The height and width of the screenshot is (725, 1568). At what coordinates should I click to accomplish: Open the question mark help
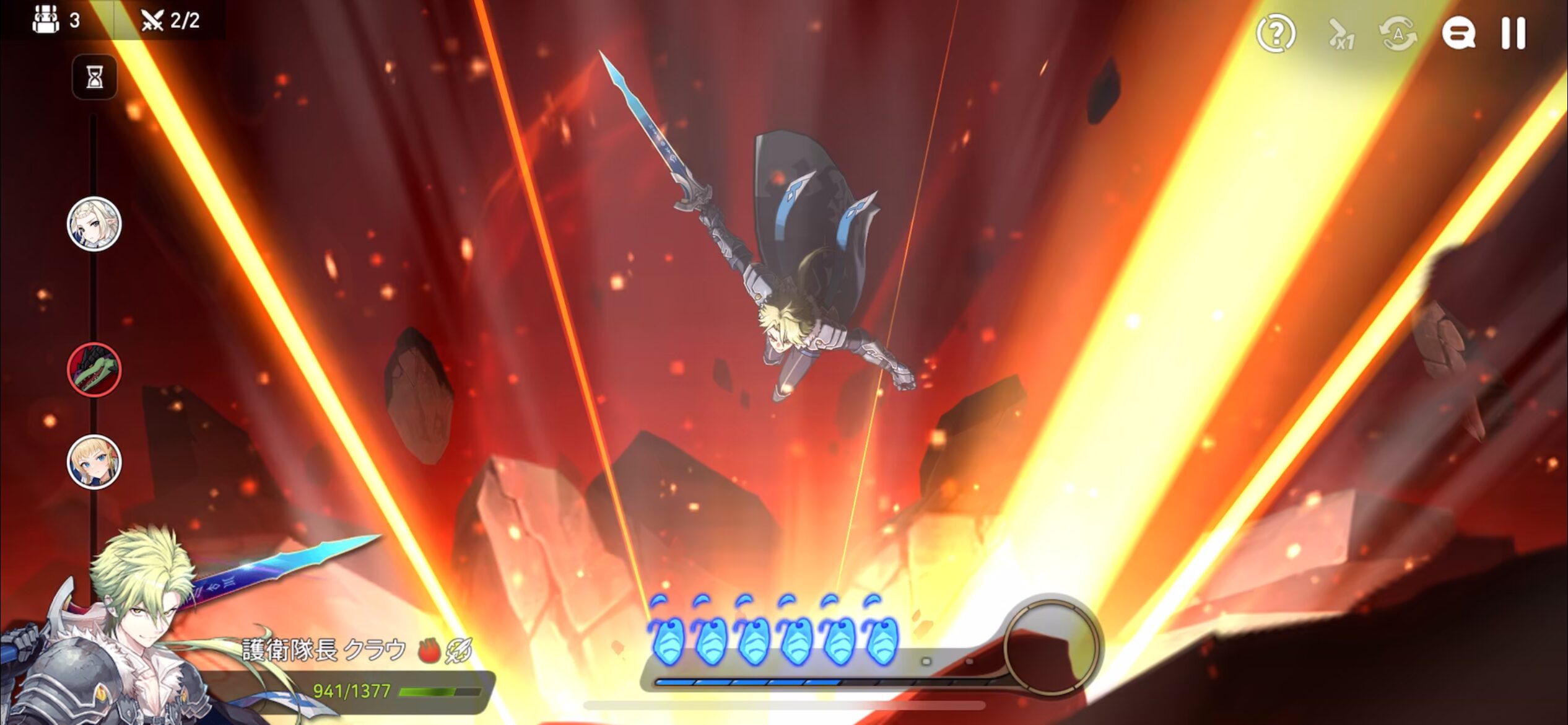(x=1276, y=33)
